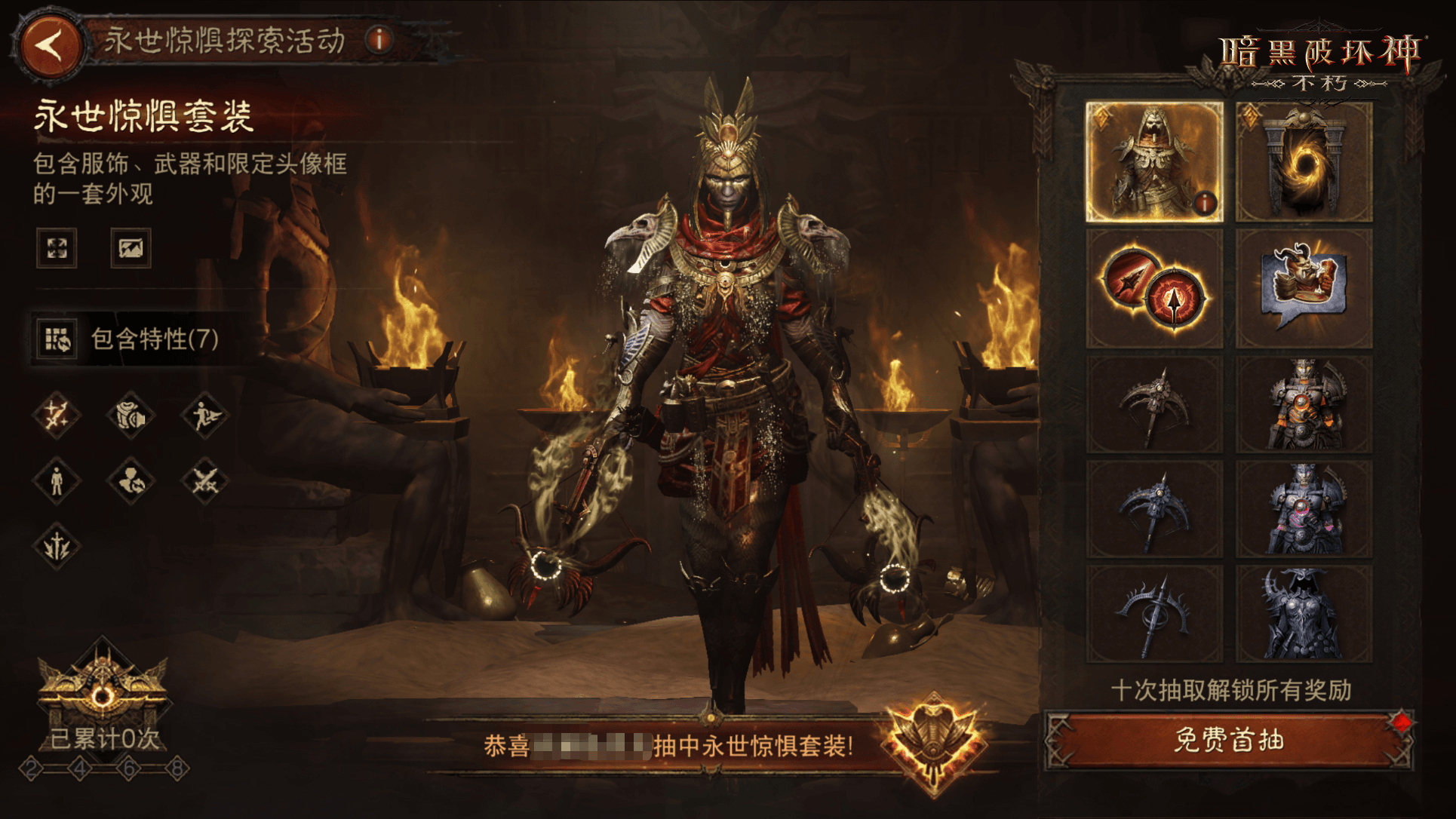This screenshot has height=819, width=1456.
Task: Select the running figure trait icon
Action: click(204, 416)
